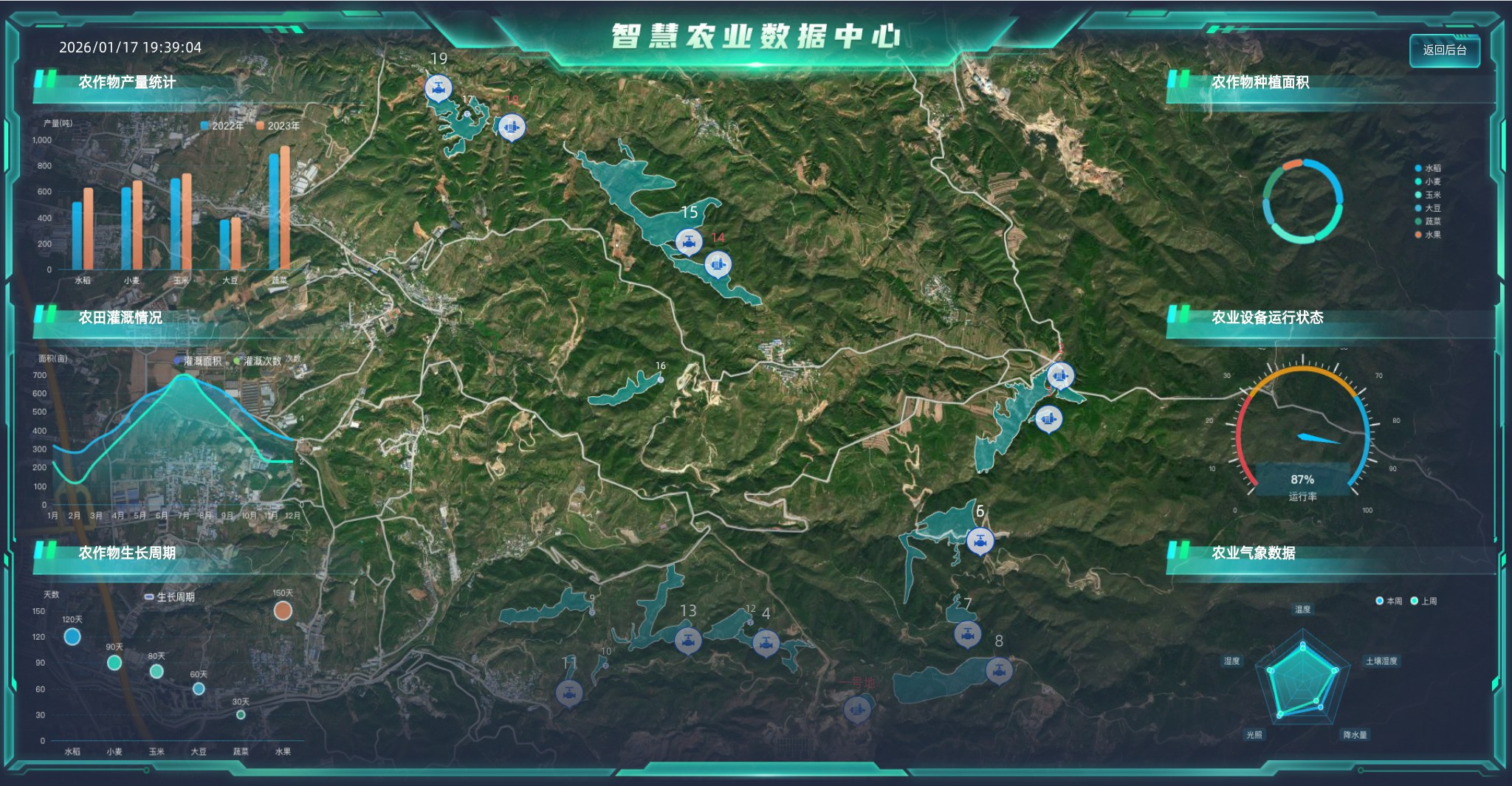Click the 返回后台 button

tap(1443, 51)
